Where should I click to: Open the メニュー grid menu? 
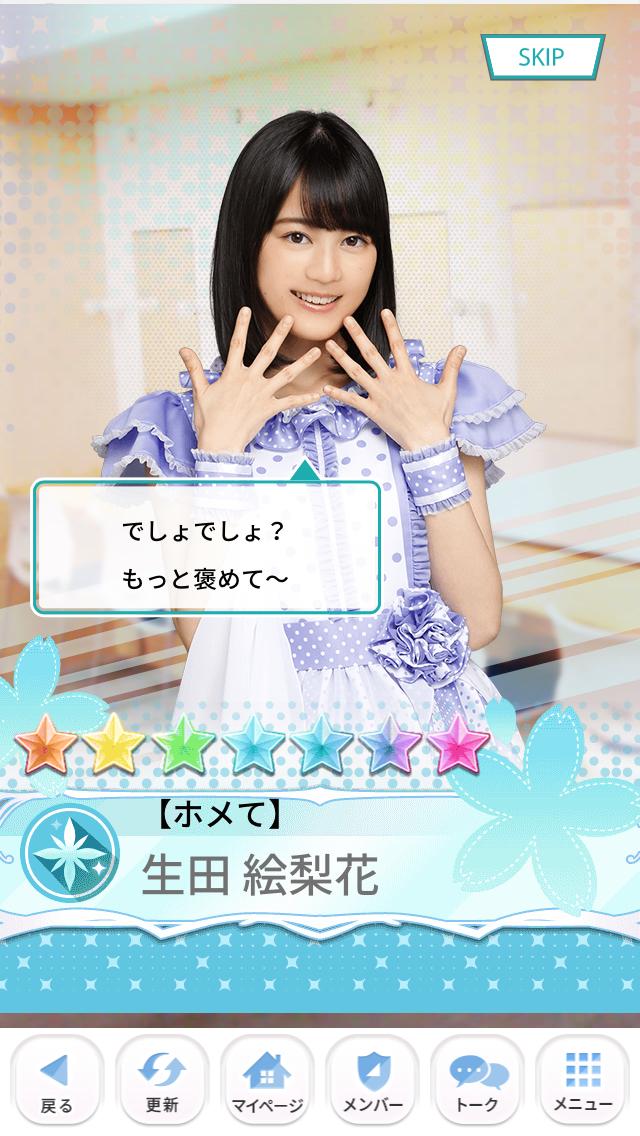click(583, 1083)
